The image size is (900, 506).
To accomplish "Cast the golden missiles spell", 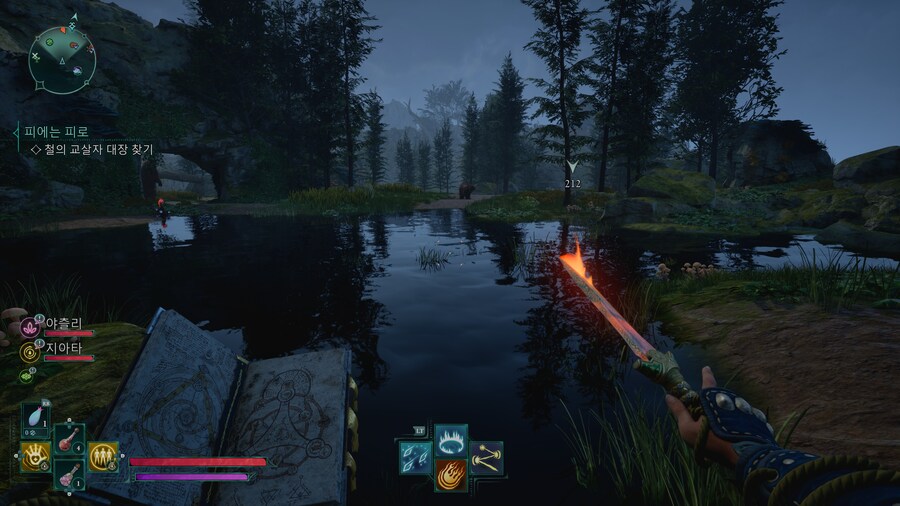I will [x=487, y=457].
